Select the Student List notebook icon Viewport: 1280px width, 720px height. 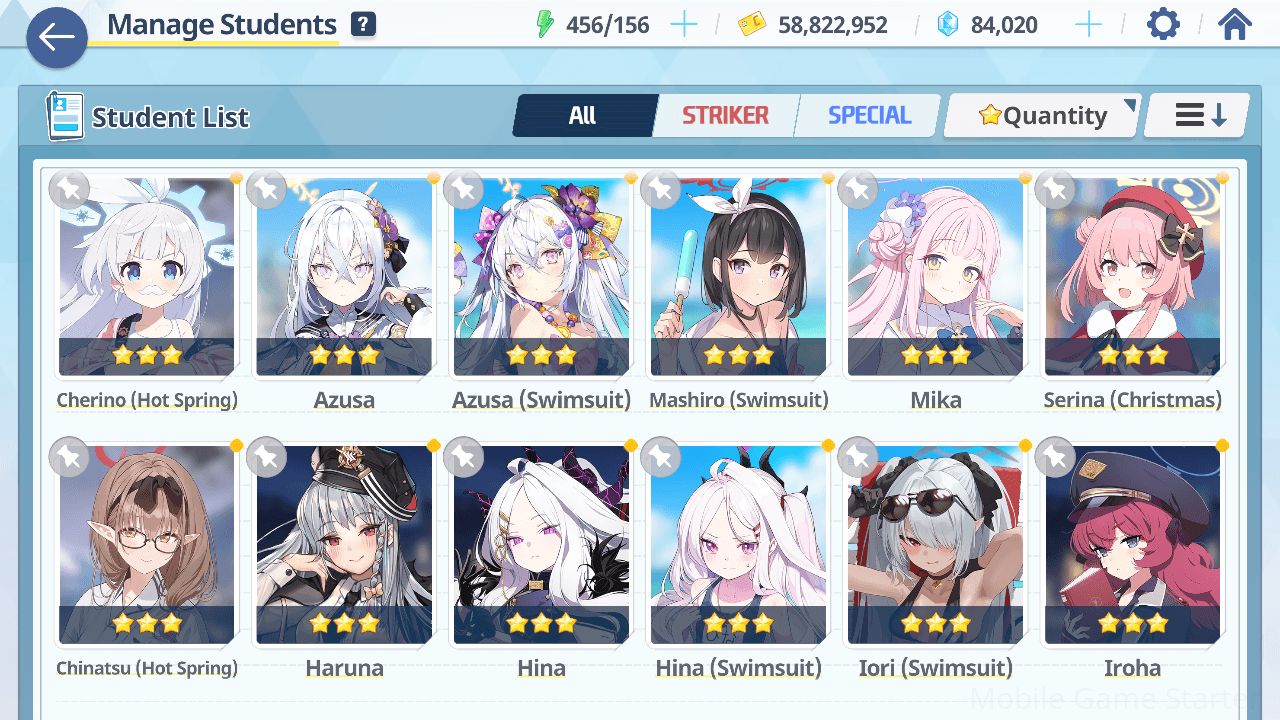click(x=64, y=115)
